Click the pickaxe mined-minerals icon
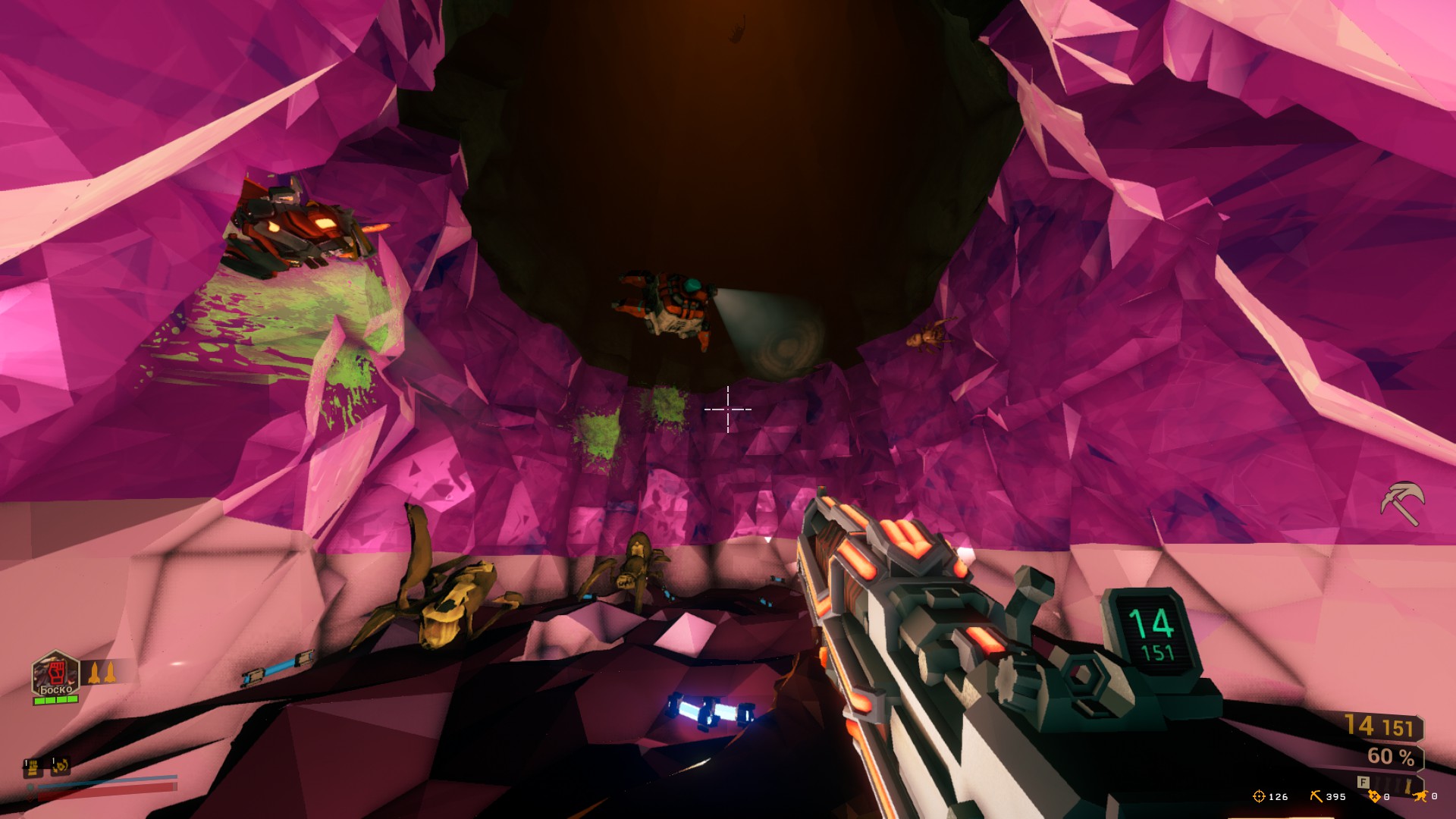The width and height of the screenshot is (1456, 819). pyautogui.click(x=1316, y=796)
